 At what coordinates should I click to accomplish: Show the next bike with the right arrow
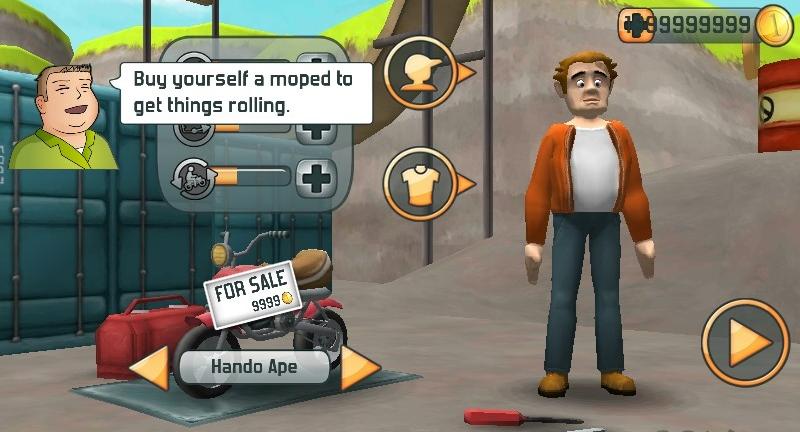tap(360, 368)
